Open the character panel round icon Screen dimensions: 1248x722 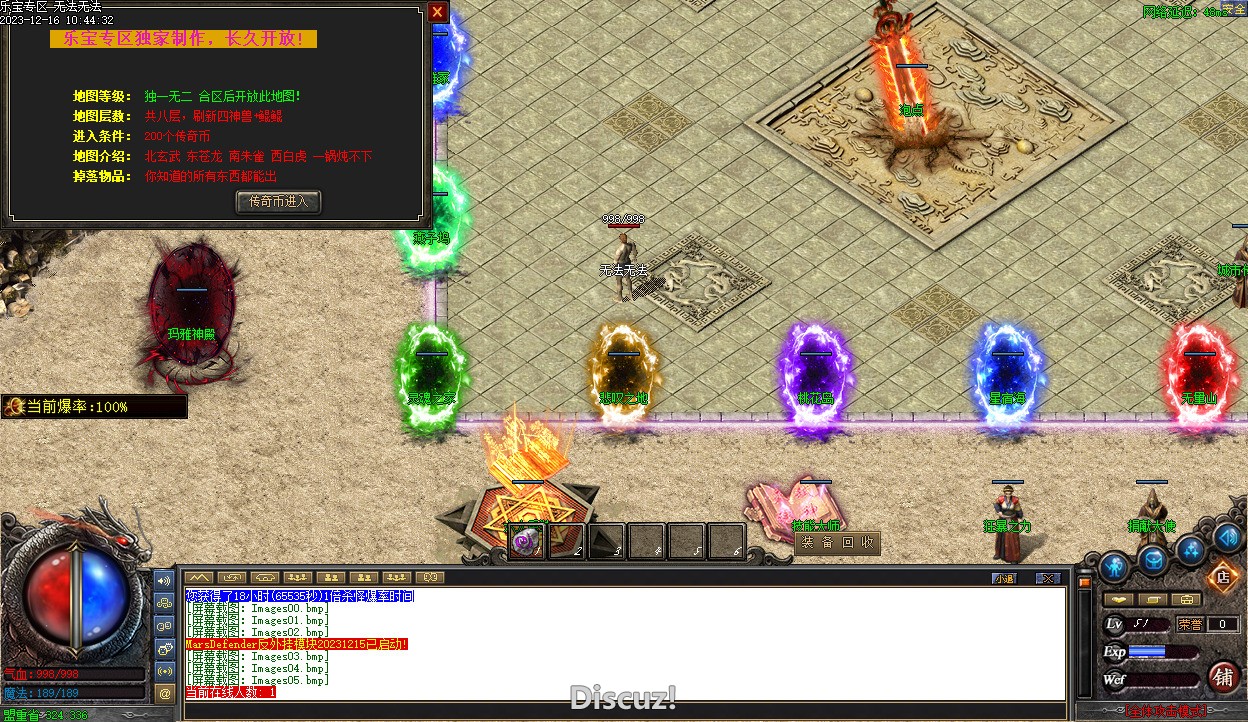[1113, 567]
